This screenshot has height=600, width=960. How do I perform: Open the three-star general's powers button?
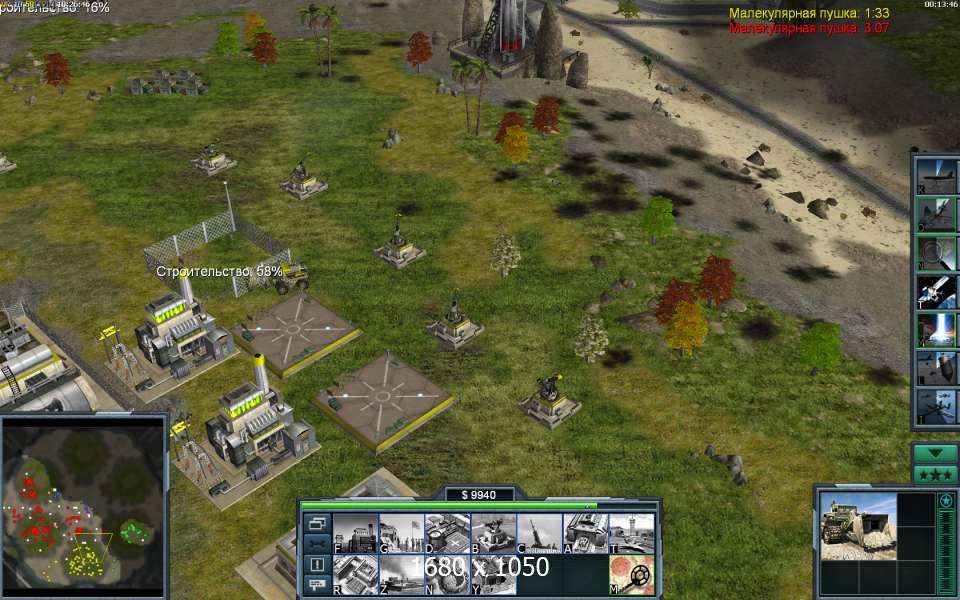coord(935,474)
